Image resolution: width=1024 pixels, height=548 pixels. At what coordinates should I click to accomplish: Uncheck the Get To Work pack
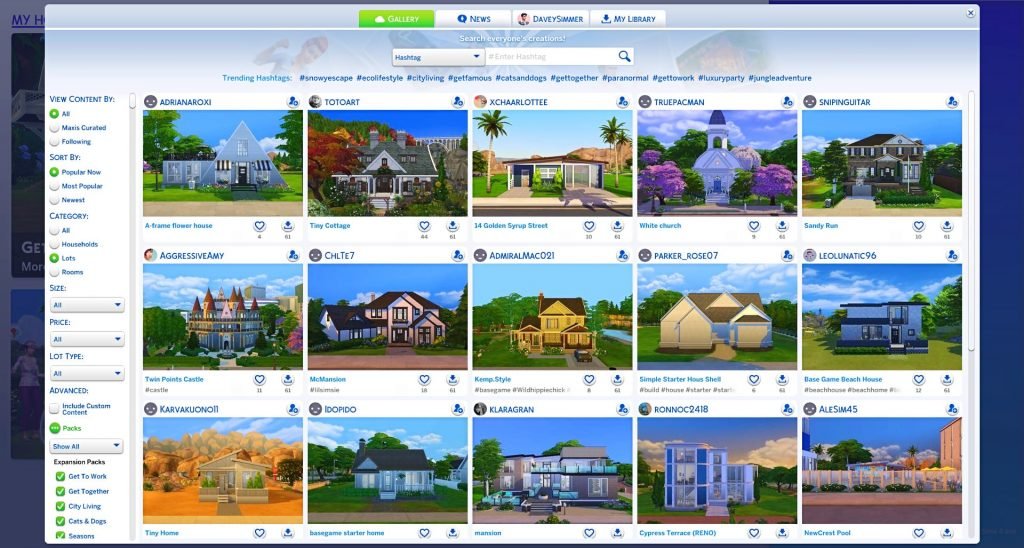[x=60, y=476]
